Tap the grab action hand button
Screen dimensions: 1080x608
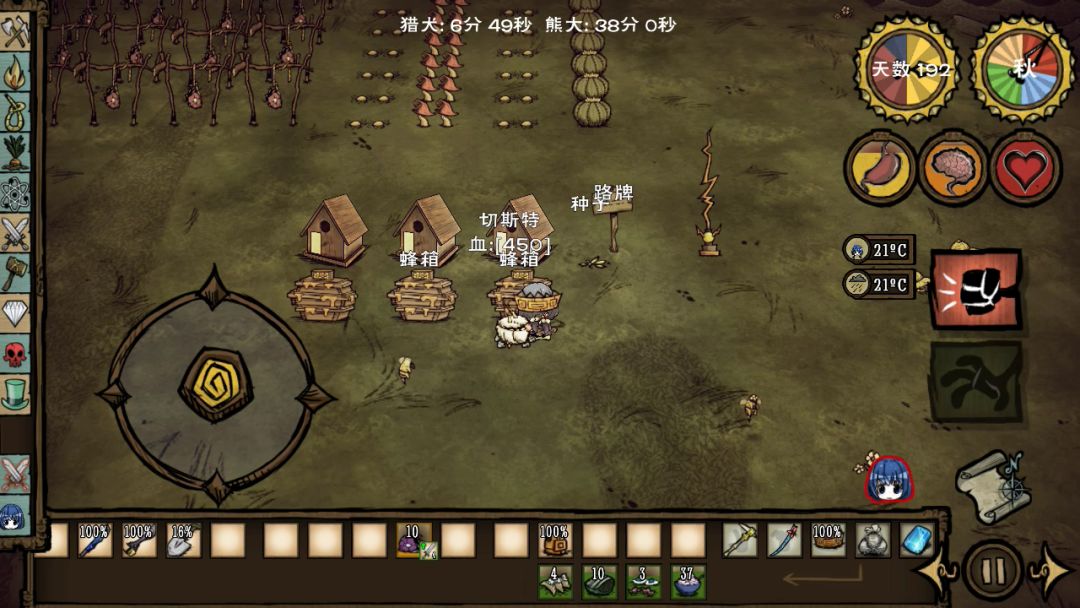(x=976, y=381)
